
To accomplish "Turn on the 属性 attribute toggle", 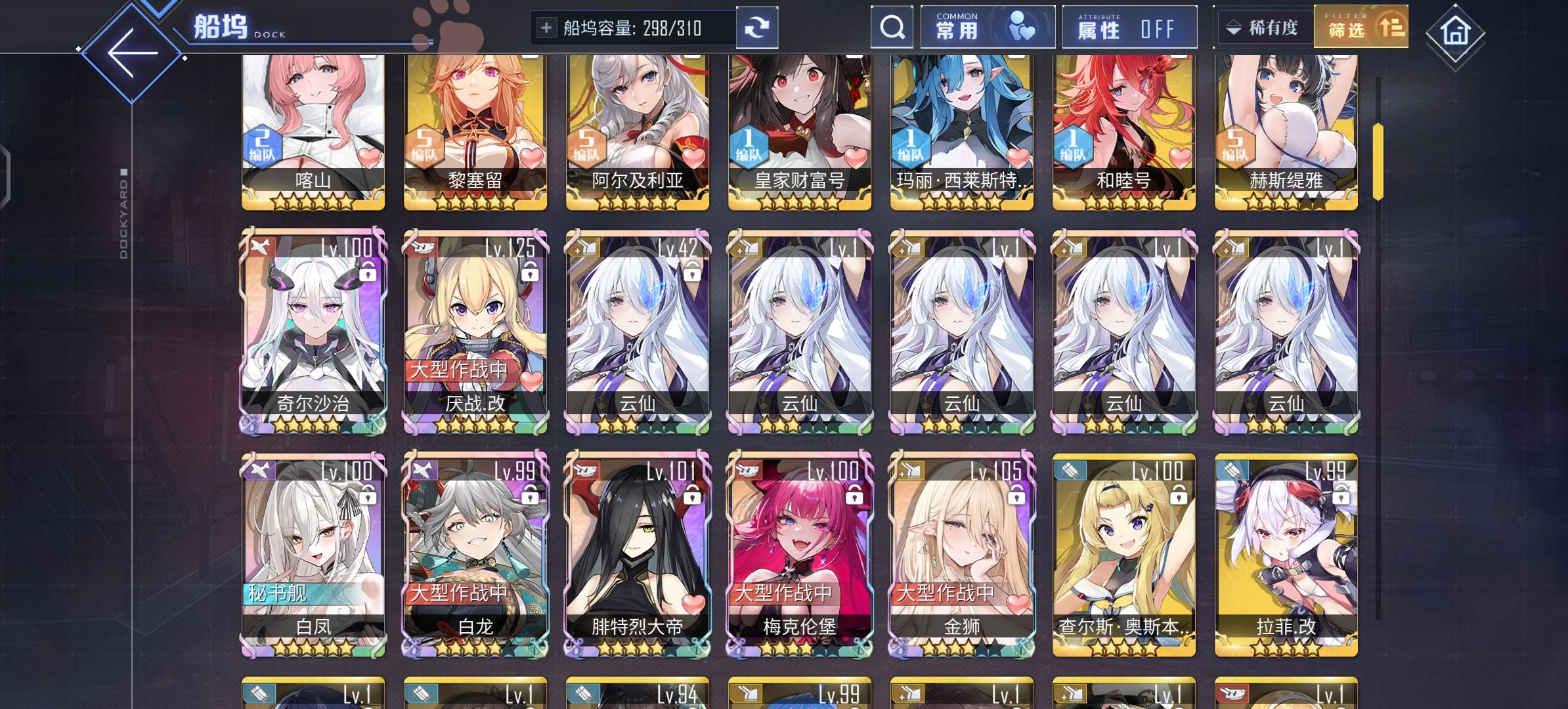I will pyautogui.click(x=1129, y=27).
